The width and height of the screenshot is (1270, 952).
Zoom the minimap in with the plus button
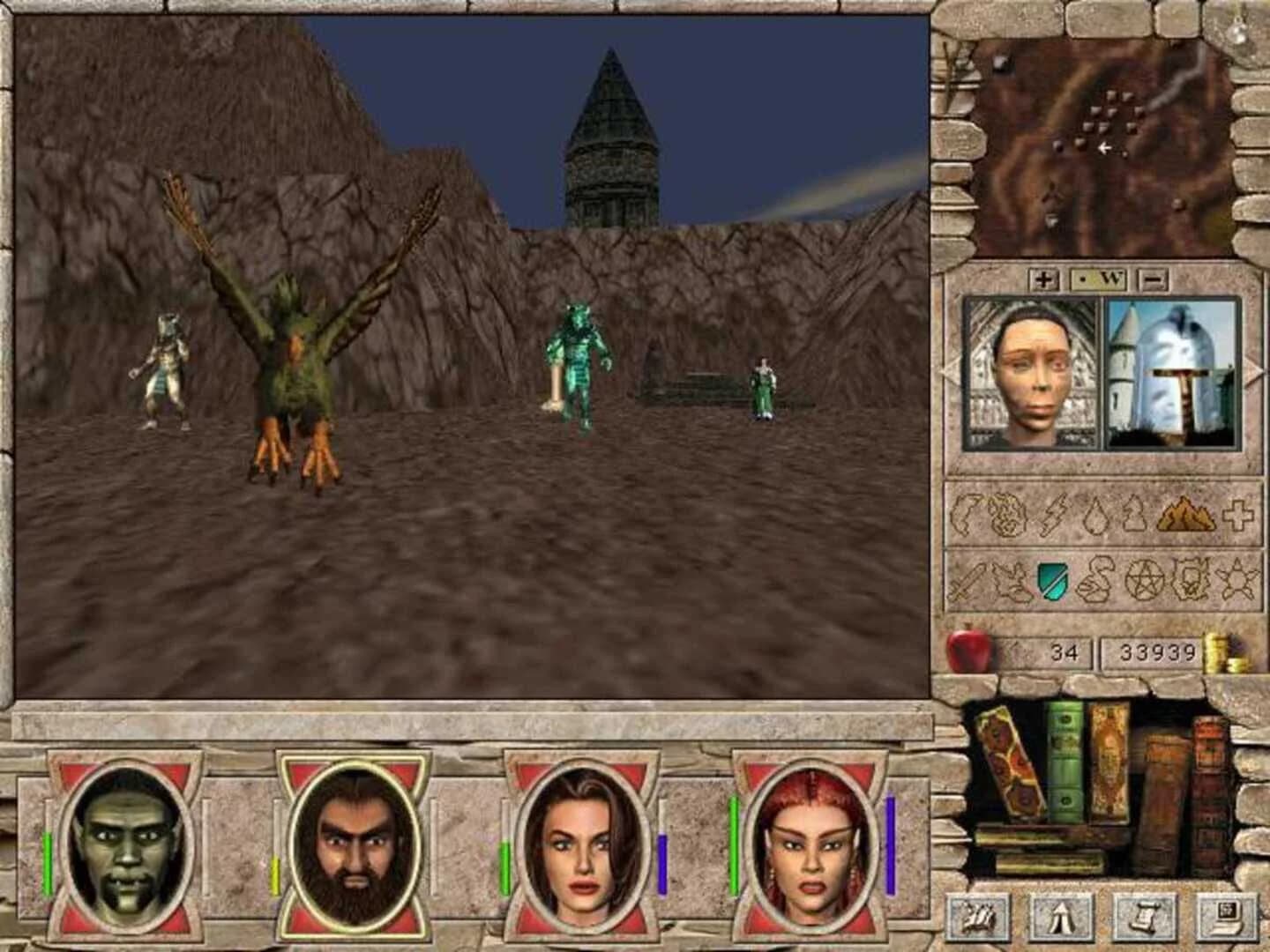pyautogui.click(x=1045, y=281)
